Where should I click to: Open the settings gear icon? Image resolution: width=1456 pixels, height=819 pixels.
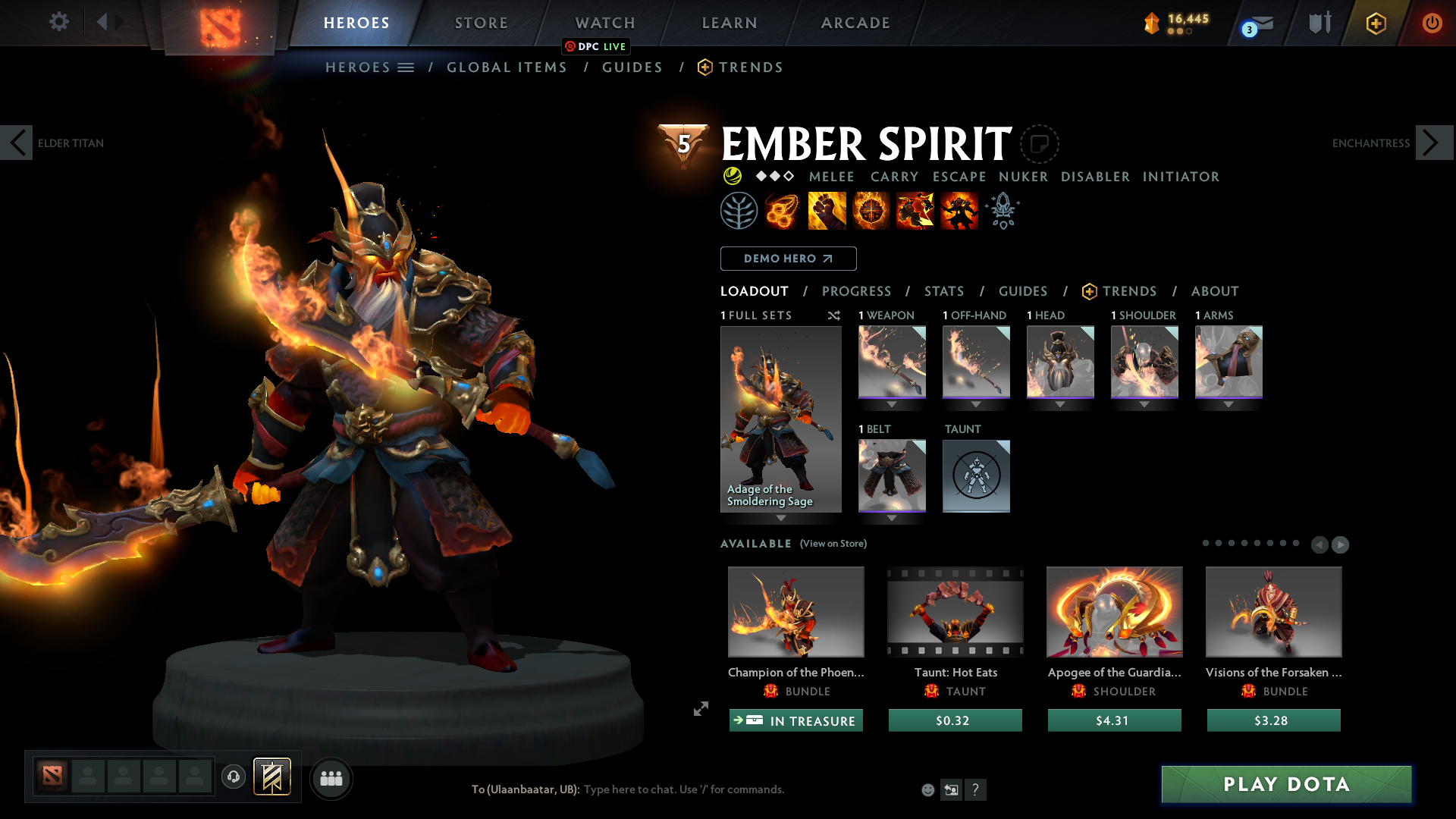click(x=59, y=22)
